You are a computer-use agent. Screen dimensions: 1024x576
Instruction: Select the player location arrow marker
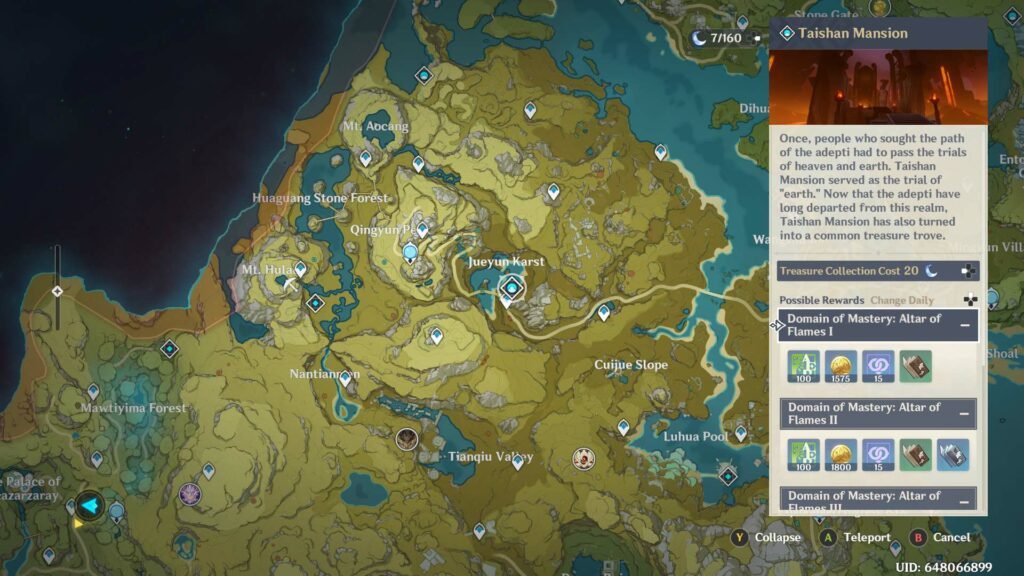[x=90, y=505]
